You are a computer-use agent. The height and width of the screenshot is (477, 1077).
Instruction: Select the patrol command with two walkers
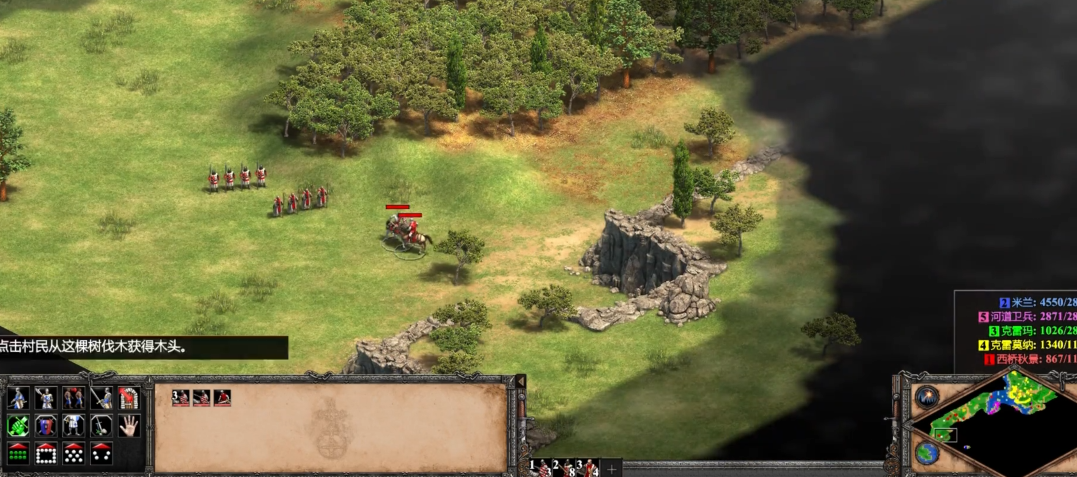74,398
